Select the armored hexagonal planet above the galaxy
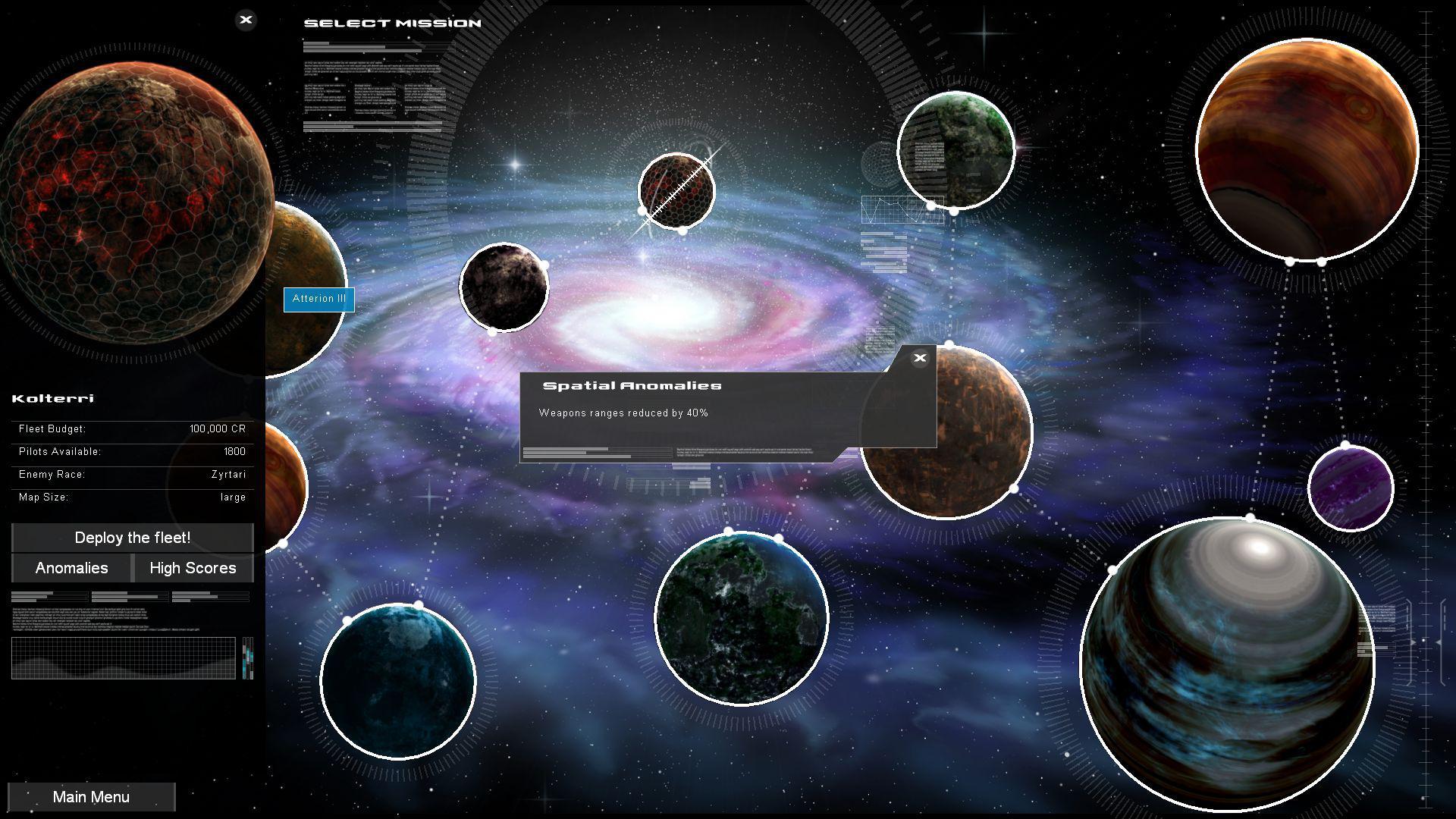 [x=679, y=190]
